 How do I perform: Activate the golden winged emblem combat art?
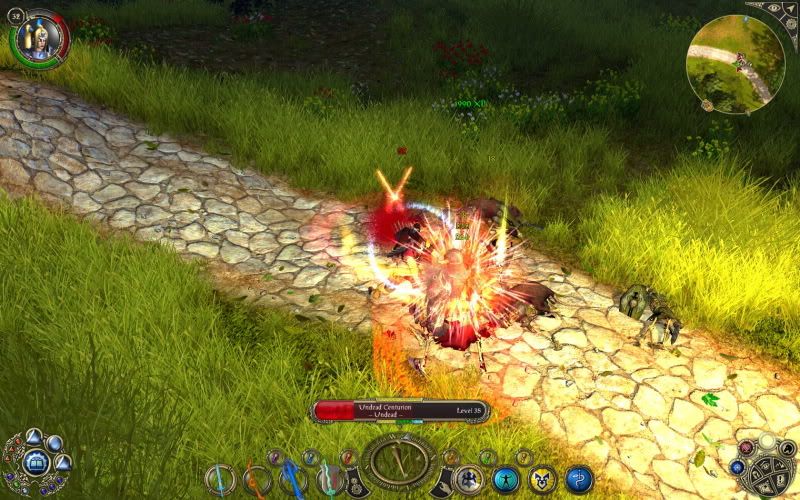point(542,479)
